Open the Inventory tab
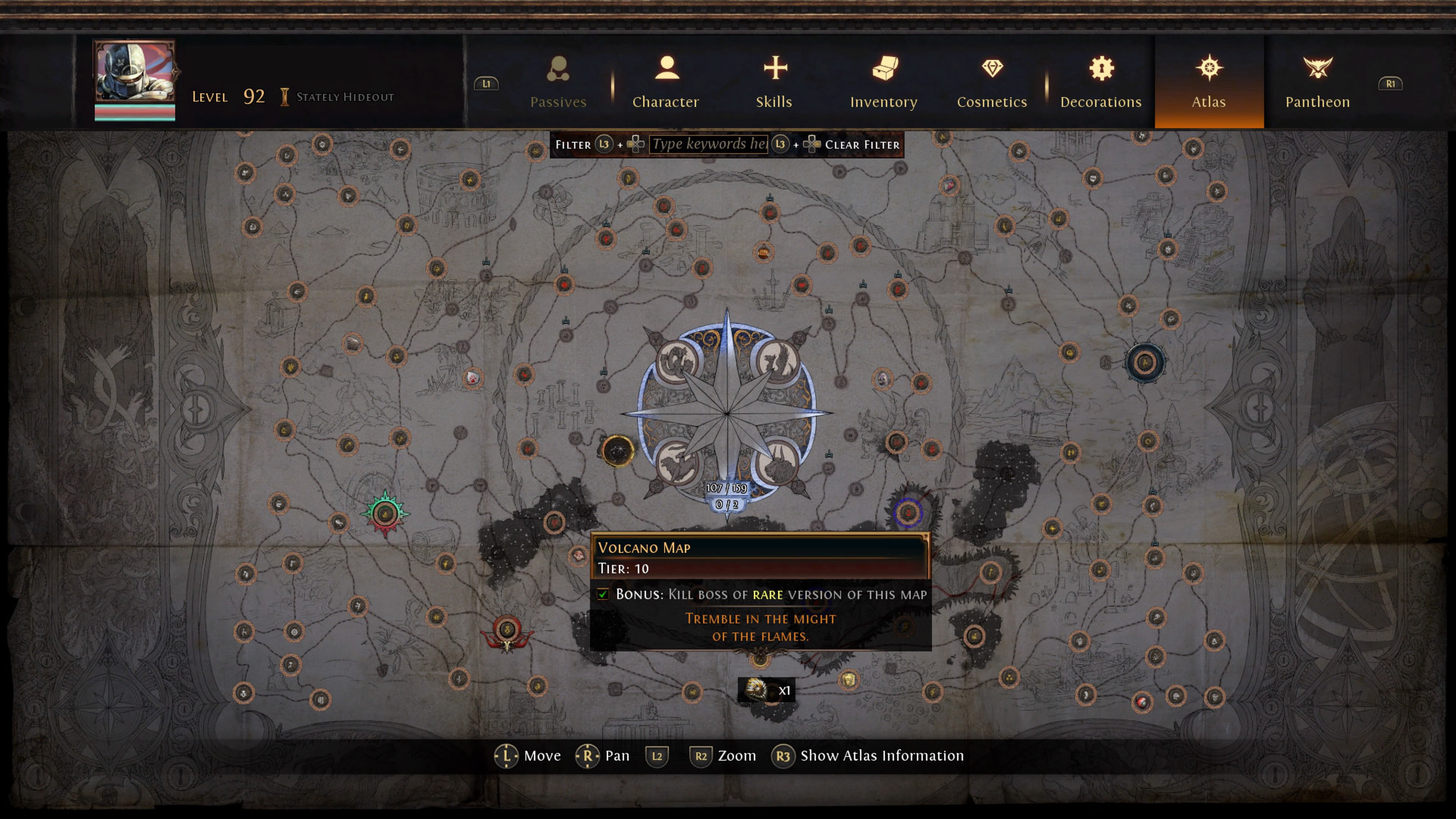The width and height of the screenshot is (1456, 819). pyautogui.click(x=883, y=82)
